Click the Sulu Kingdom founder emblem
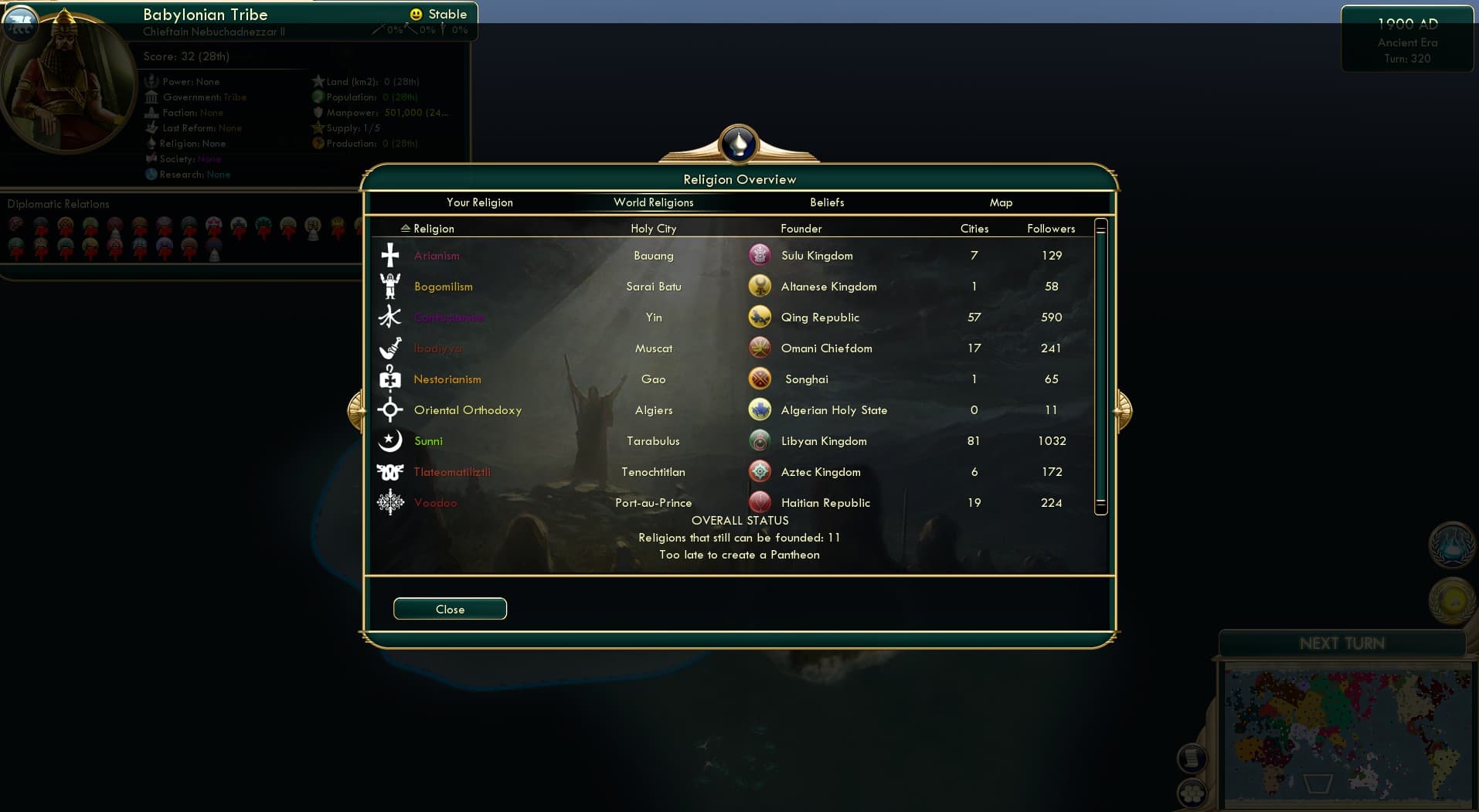The height and width of the screenshot is (812, 1479). 760,254
